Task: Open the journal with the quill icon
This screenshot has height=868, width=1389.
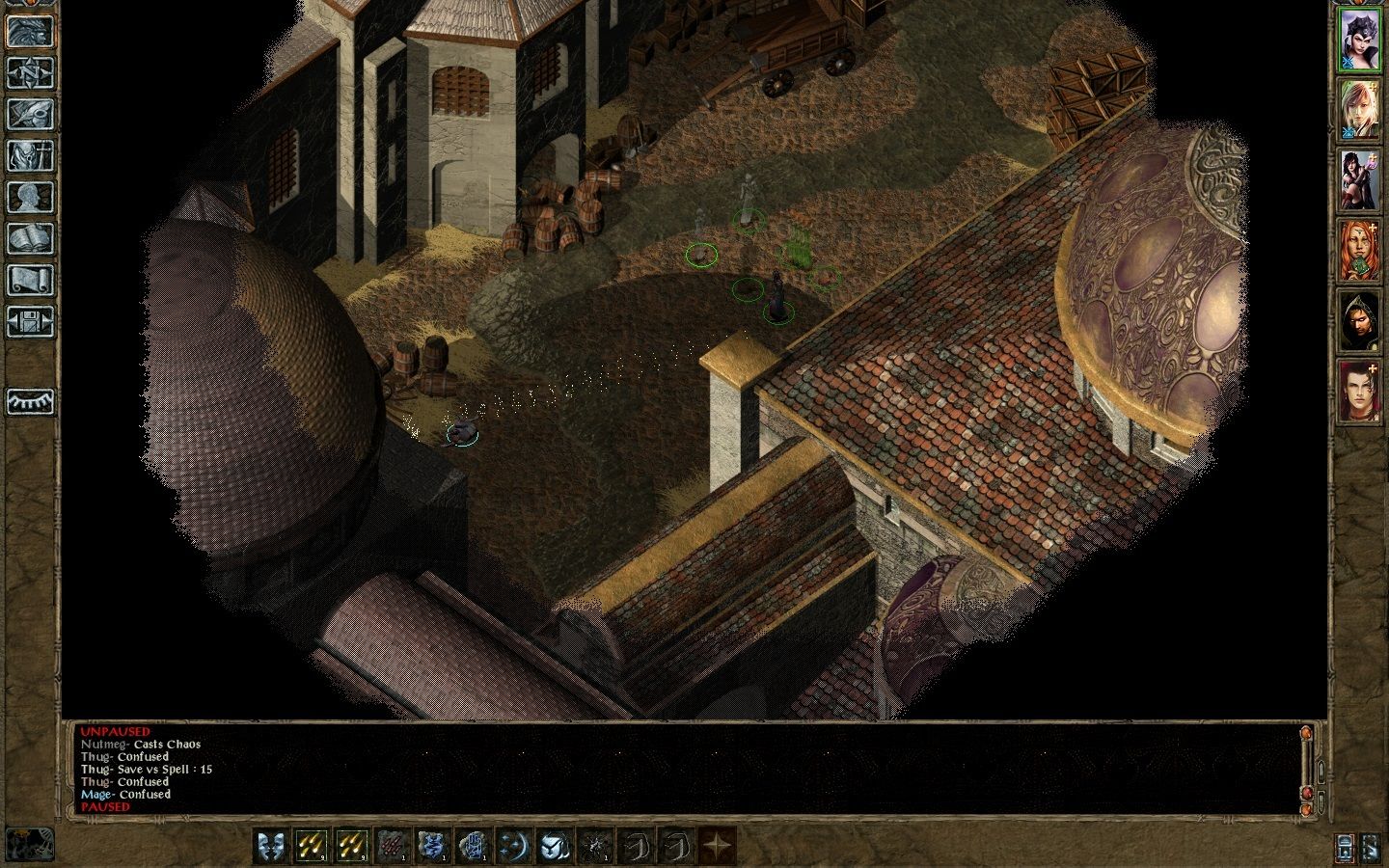Action: (30, 114)
